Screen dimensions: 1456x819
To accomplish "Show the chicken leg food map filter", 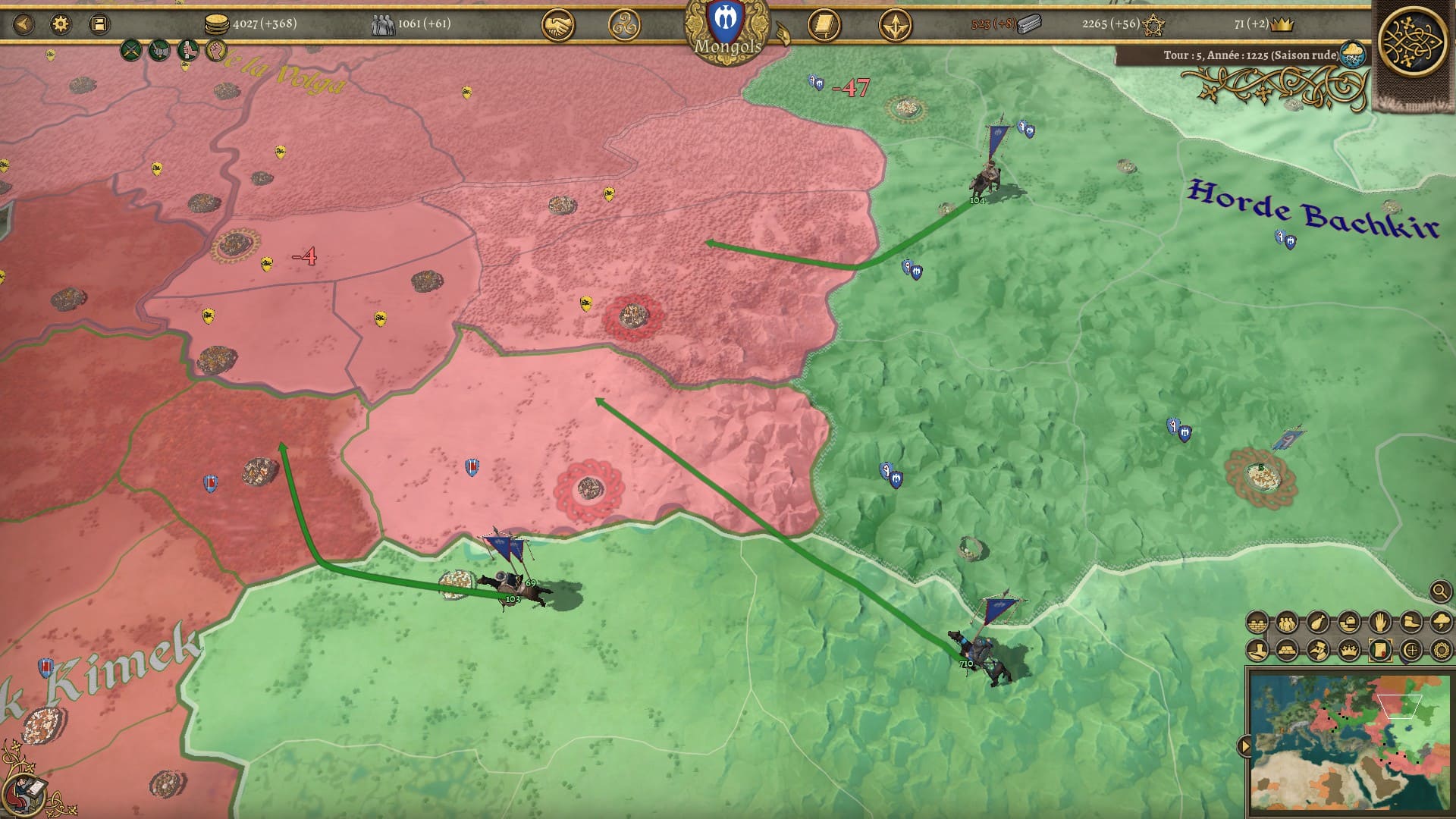I will (1318, 623).
